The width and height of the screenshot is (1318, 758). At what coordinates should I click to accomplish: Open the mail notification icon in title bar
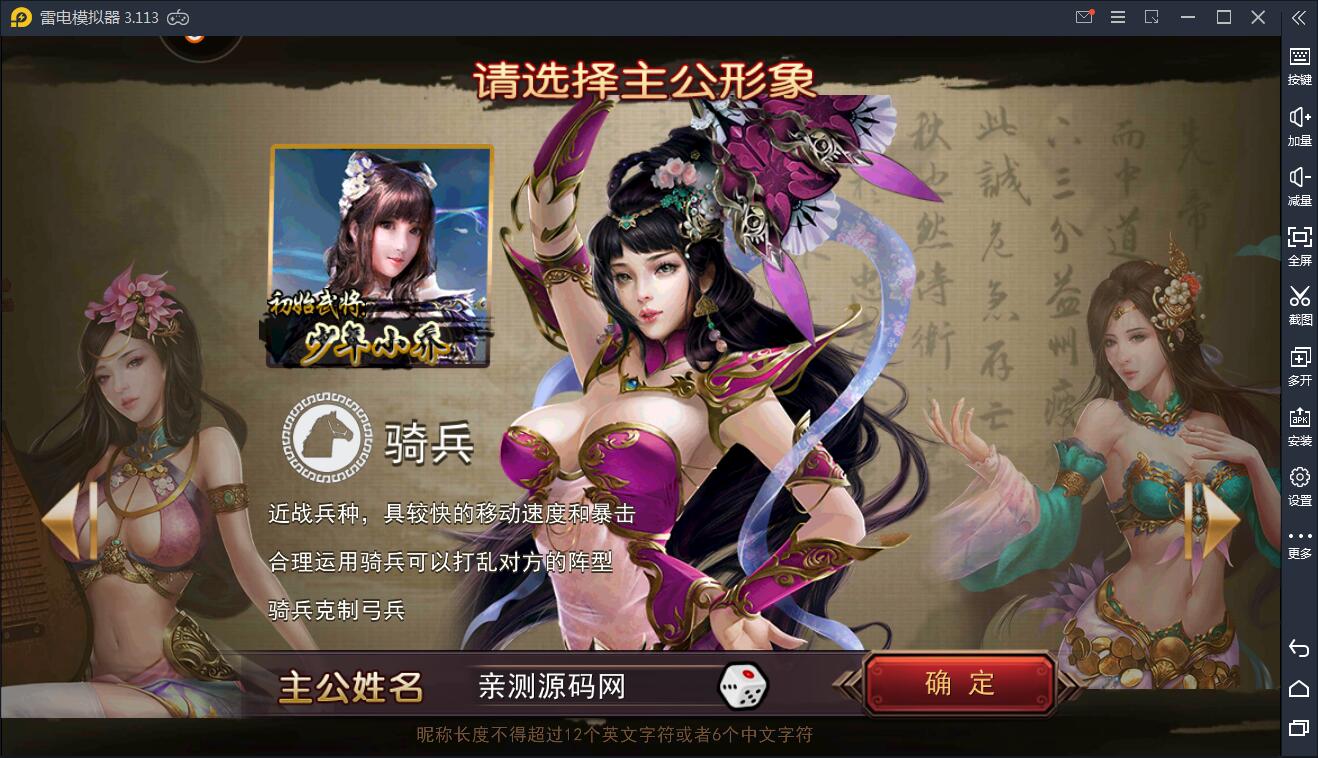click(1084, 16)
